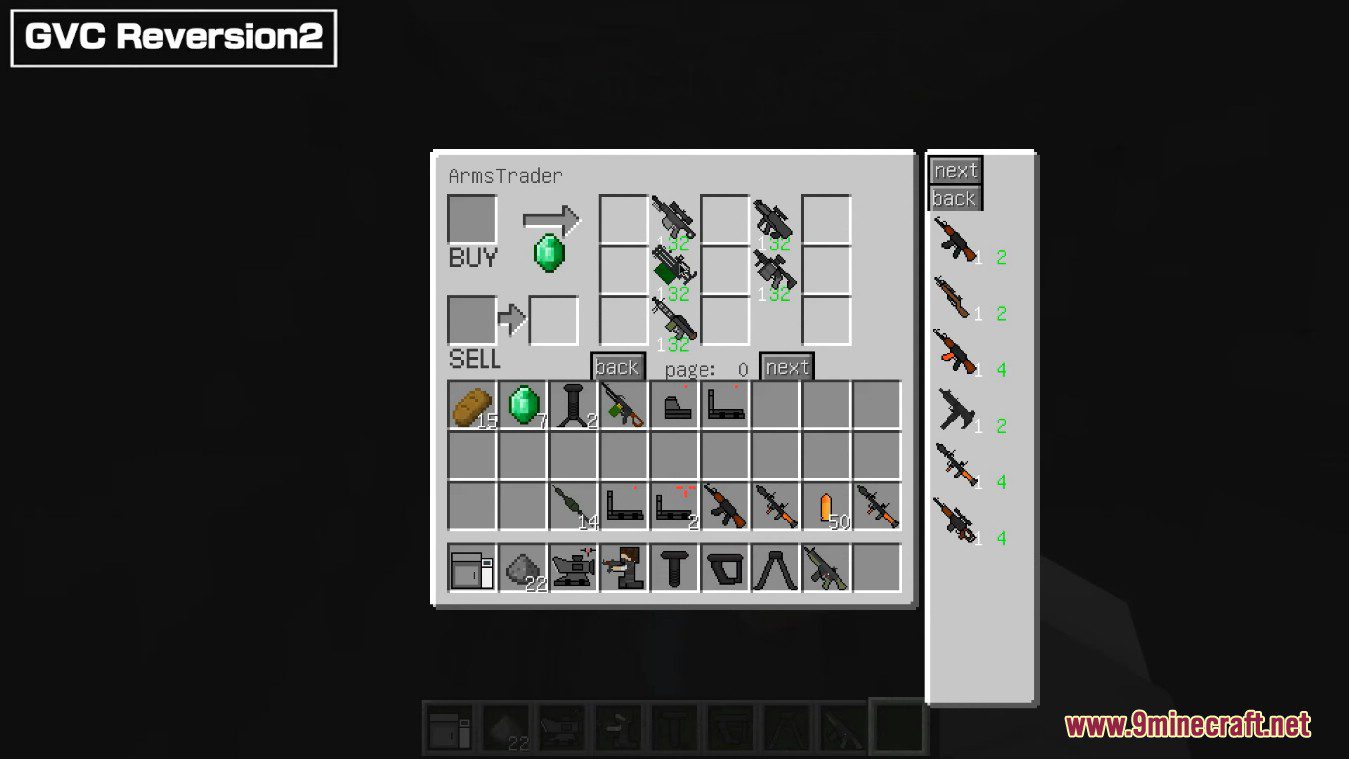The width and height of the screenshot is (1349, 759).
Task: Select the mounted turret item in the hotbar
Action: click(x=574, y=570)
